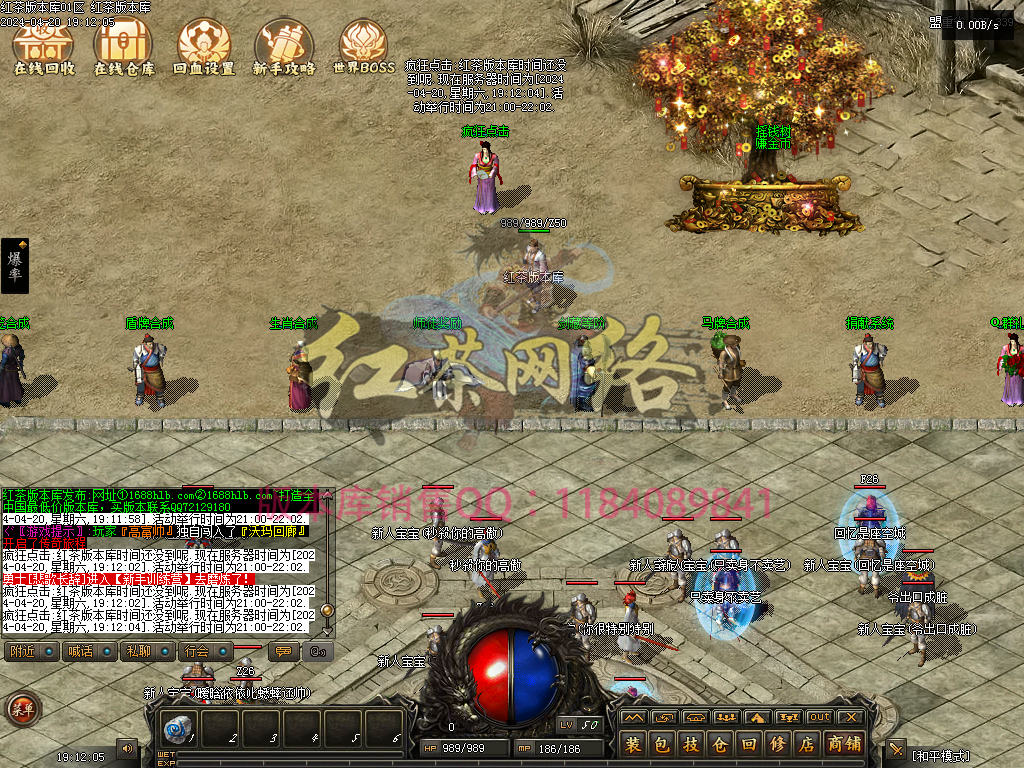Open the 装 equipment panel
1024x768 pixels.
pyautogui.click(x=634, y=745)
